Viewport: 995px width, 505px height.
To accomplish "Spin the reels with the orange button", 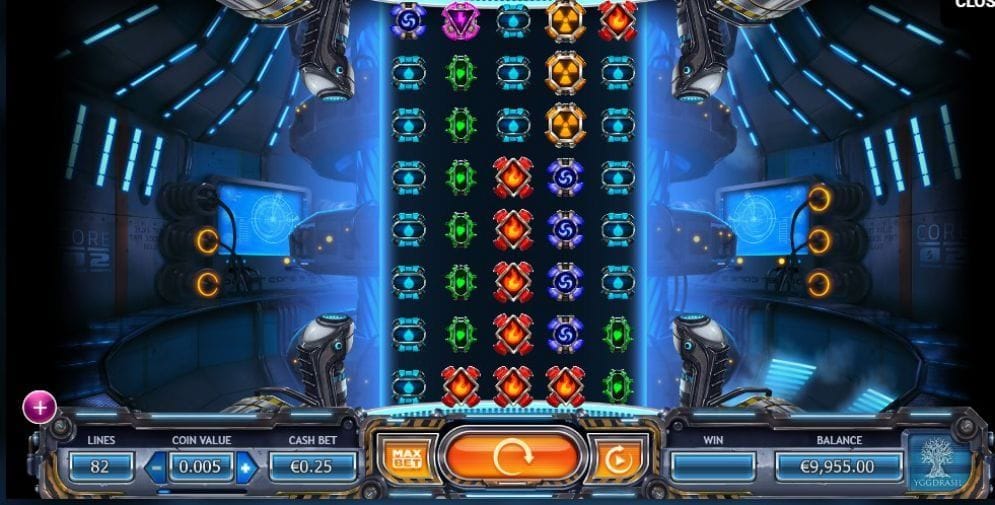I will 510,457.
